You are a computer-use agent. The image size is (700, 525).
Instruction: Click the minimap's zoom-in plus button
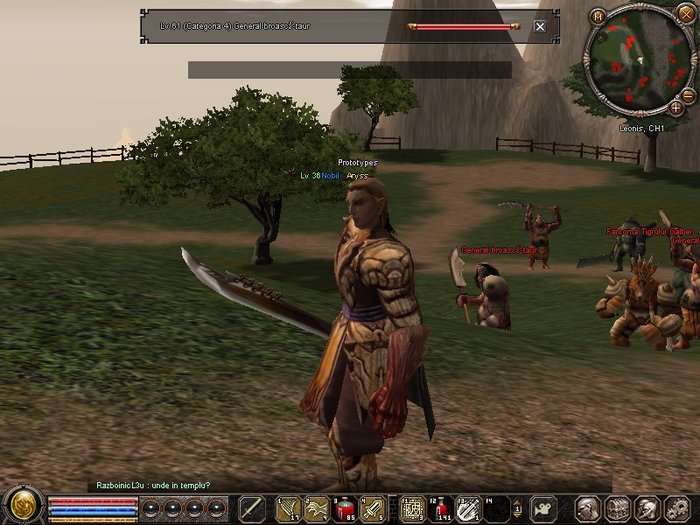677,107
